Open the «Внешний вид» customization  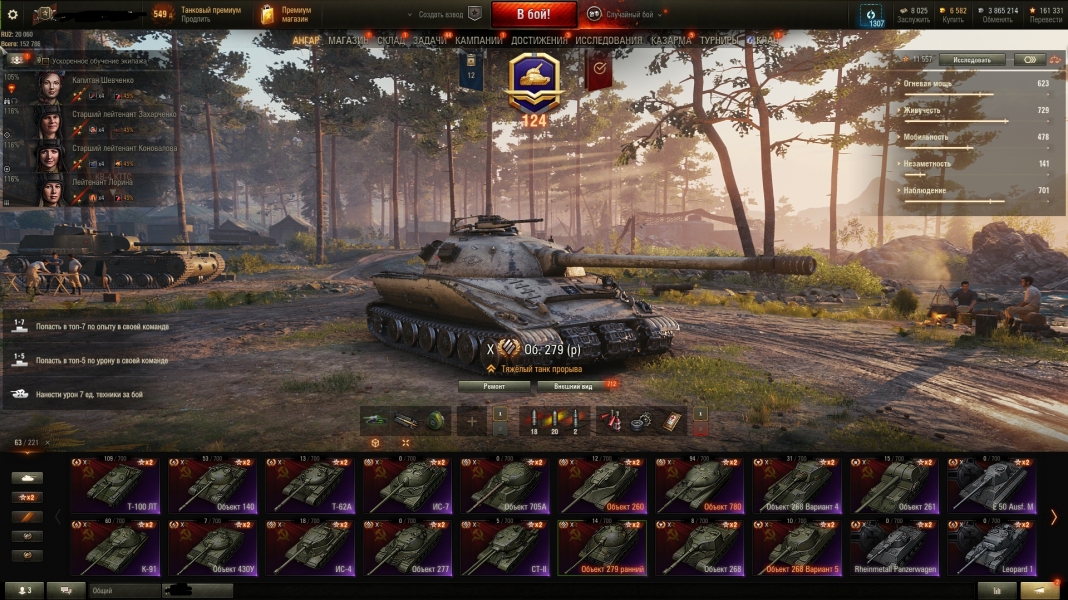pos(572,386)
